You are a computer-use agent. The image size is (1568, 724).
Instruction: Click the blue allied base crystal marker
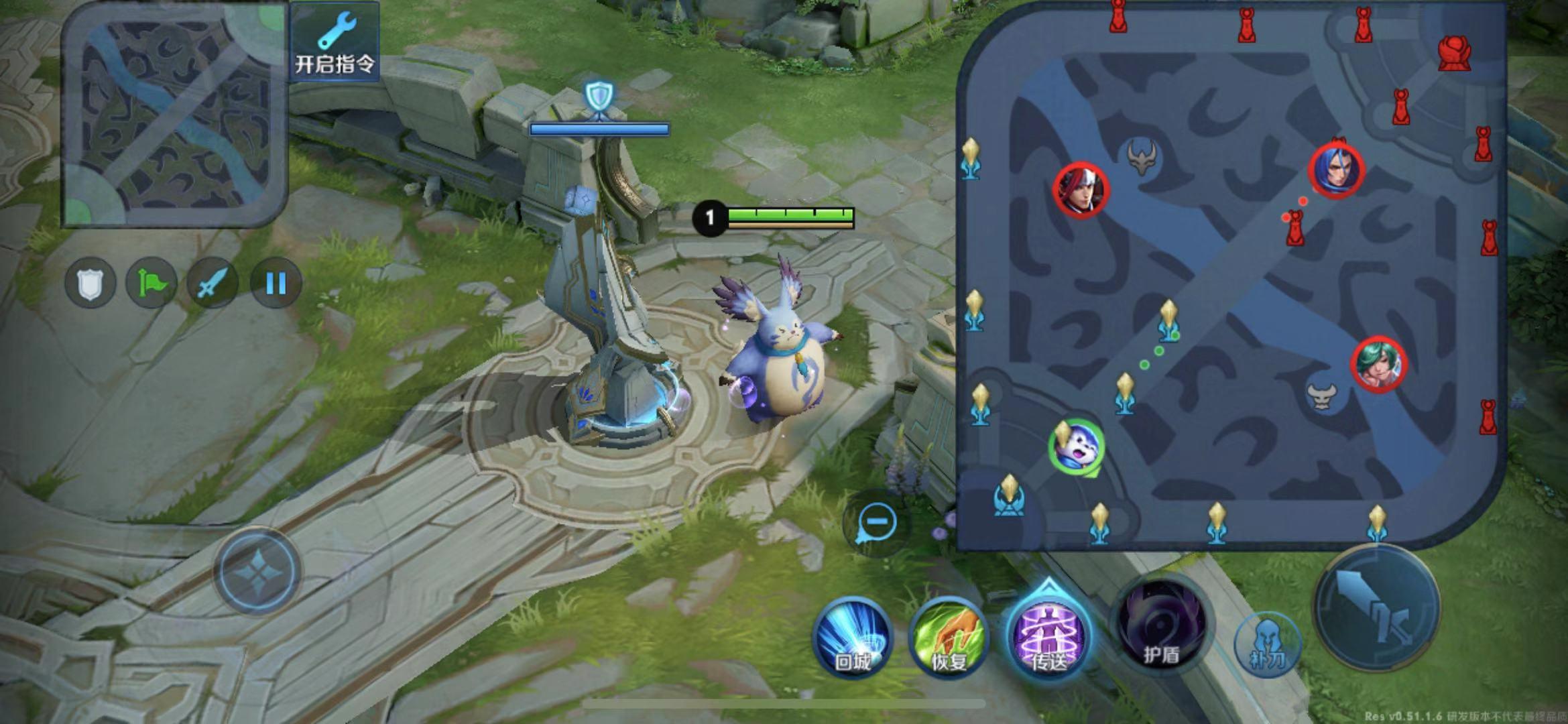1008,497
